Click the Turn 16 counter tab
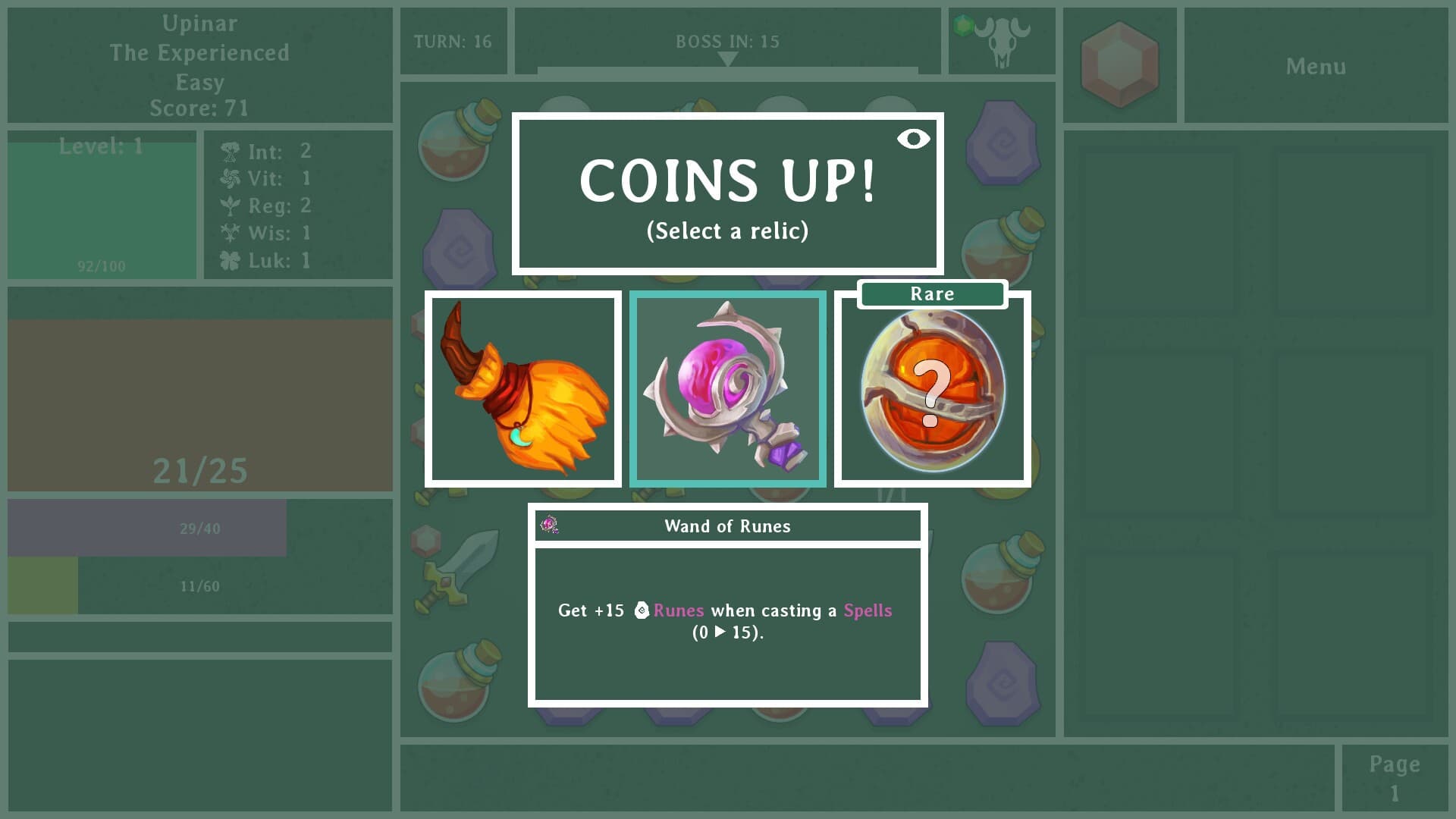Image resolution: width=1456 pixels, height=819 pixels. 453,42
